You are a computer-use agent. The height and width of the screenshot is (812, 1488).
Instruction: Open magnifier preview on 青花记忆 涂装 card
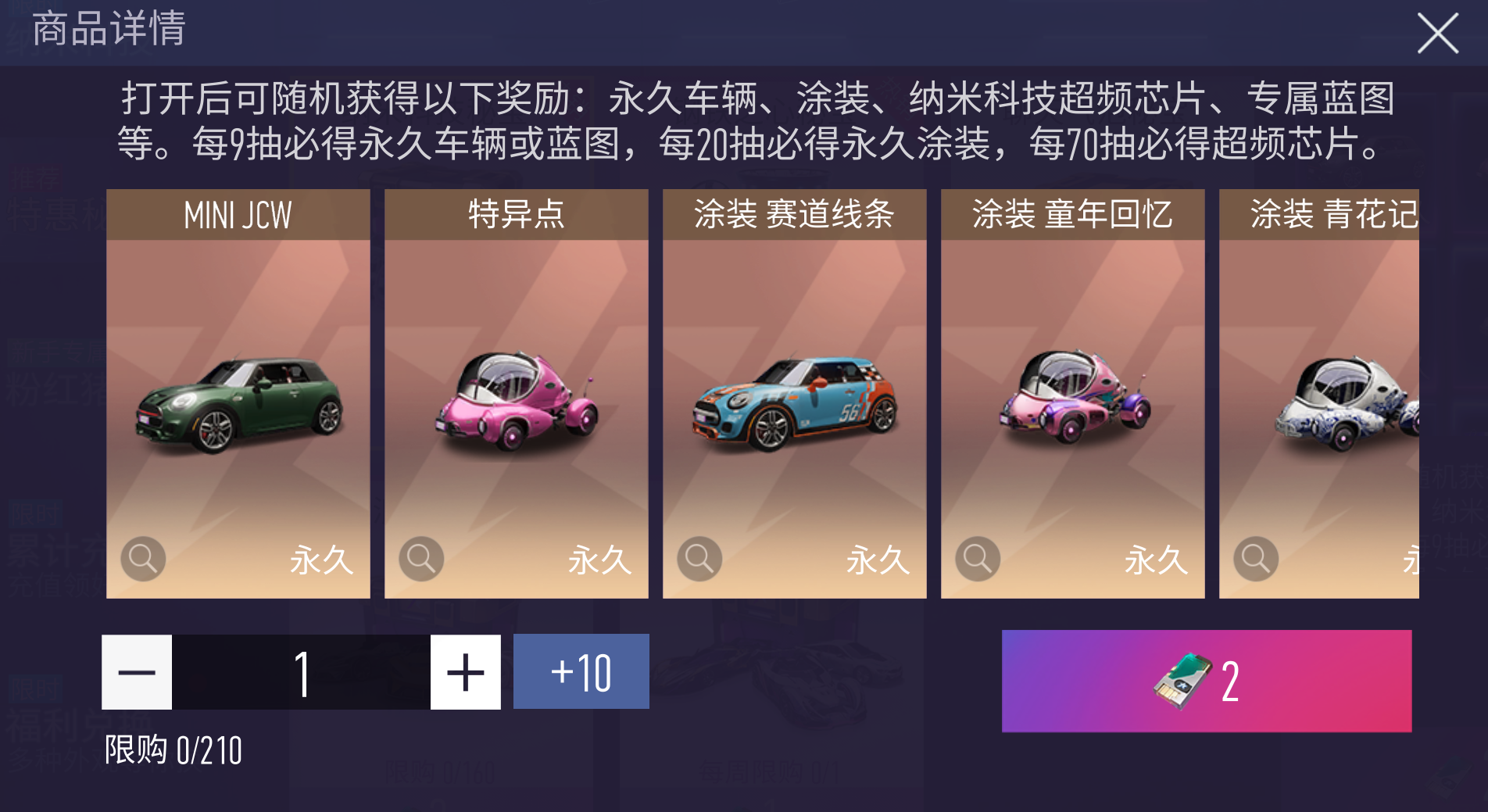point(1255,559)
